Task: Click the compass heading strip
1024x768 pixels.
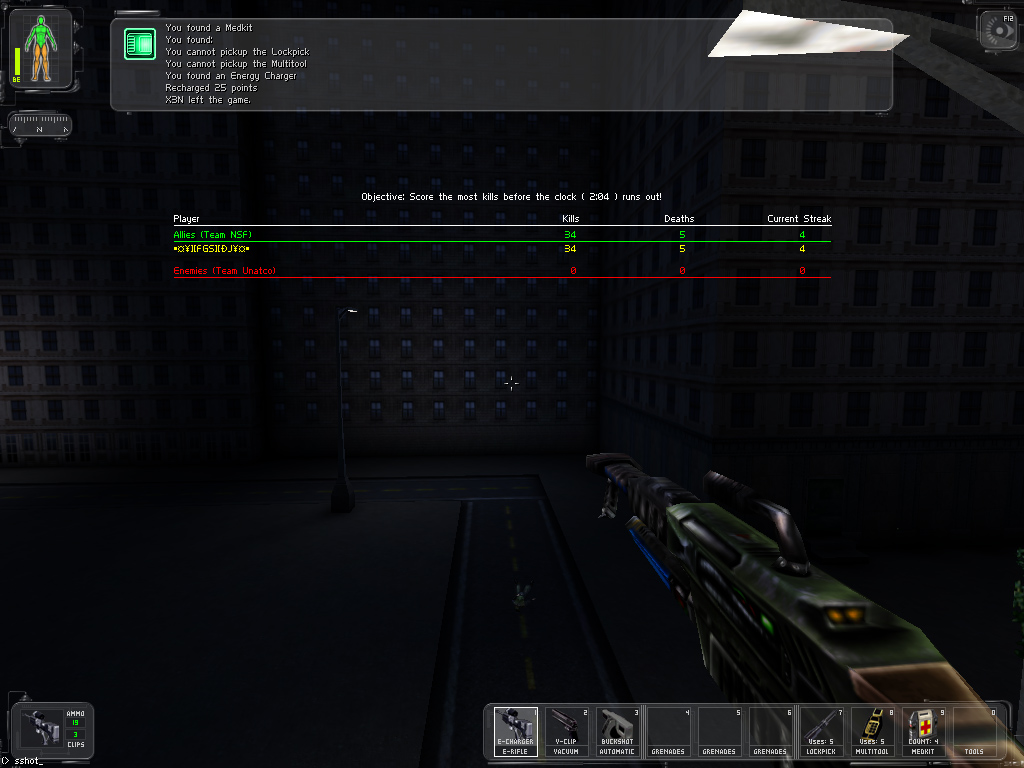Action: [40, 127]
